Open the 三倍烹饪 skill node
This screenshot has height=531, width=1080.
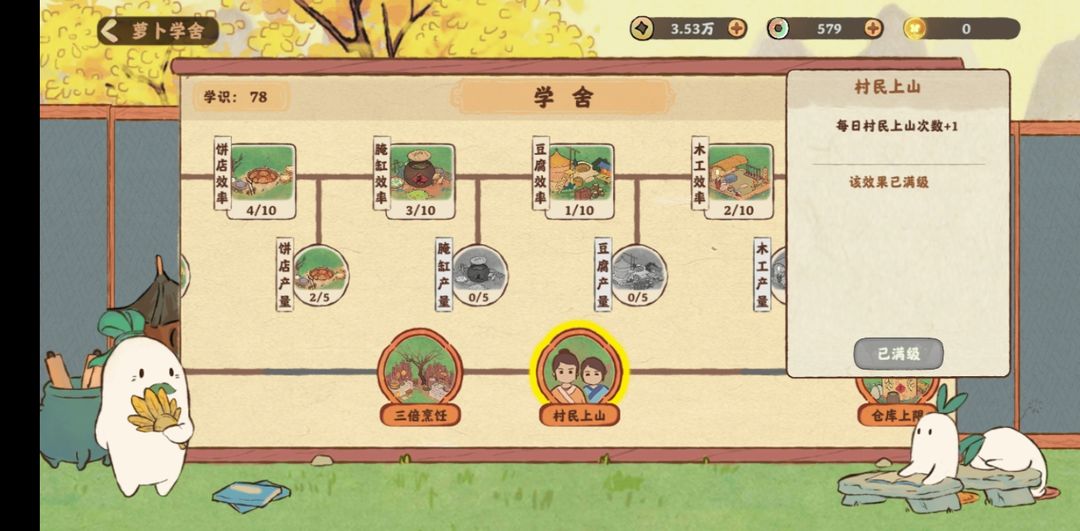(421, 372)
